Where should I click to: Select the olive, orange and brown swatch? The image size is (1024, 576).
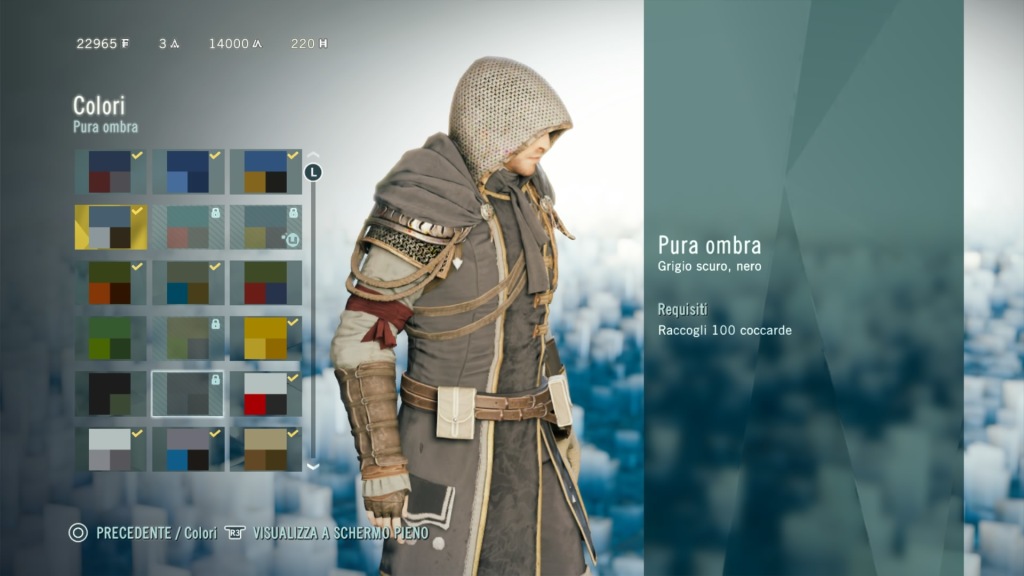pyautogui.click(x=110, y=283)
